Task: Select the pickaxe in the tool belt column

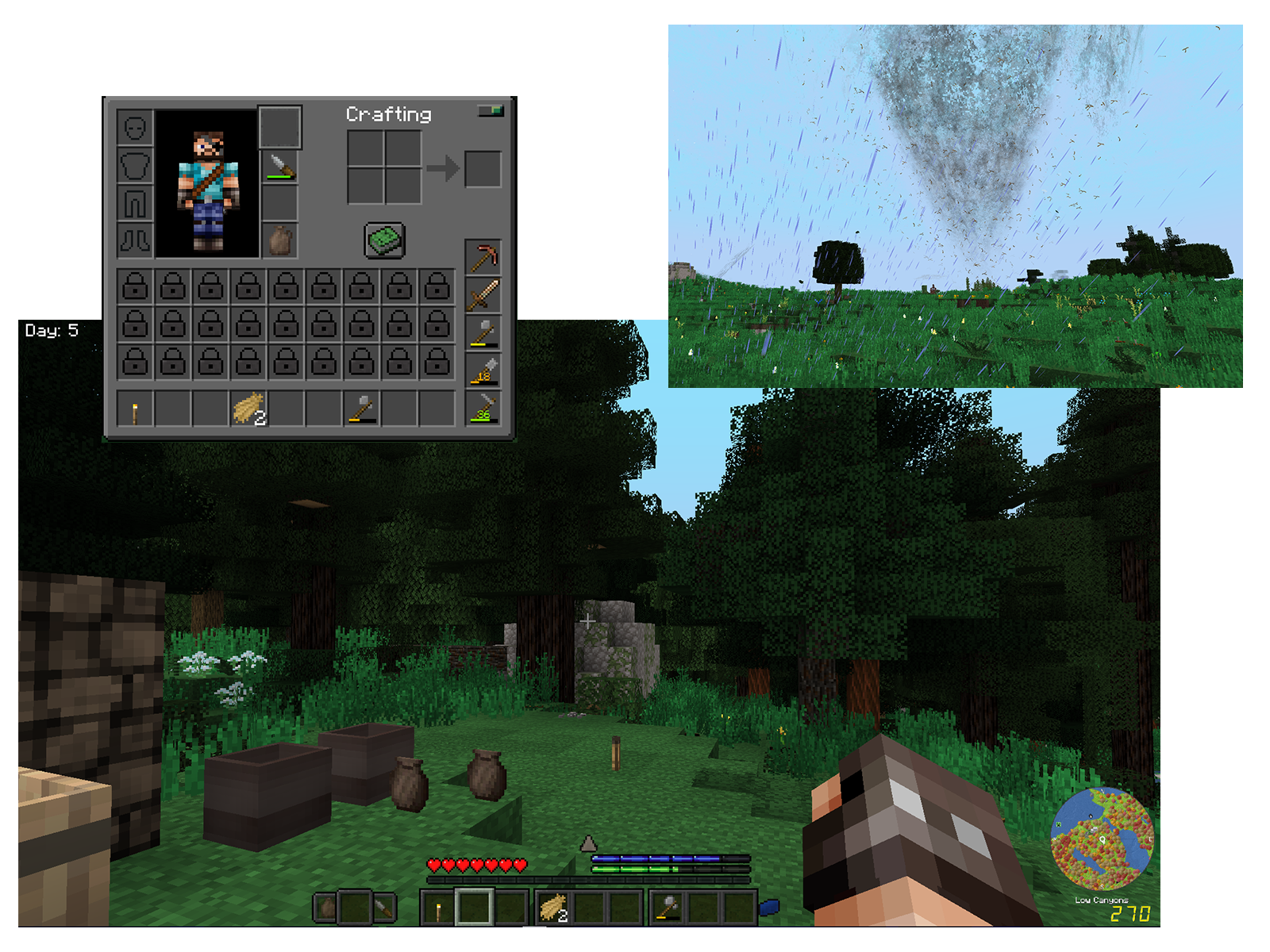Action: [x=484, y=257]
